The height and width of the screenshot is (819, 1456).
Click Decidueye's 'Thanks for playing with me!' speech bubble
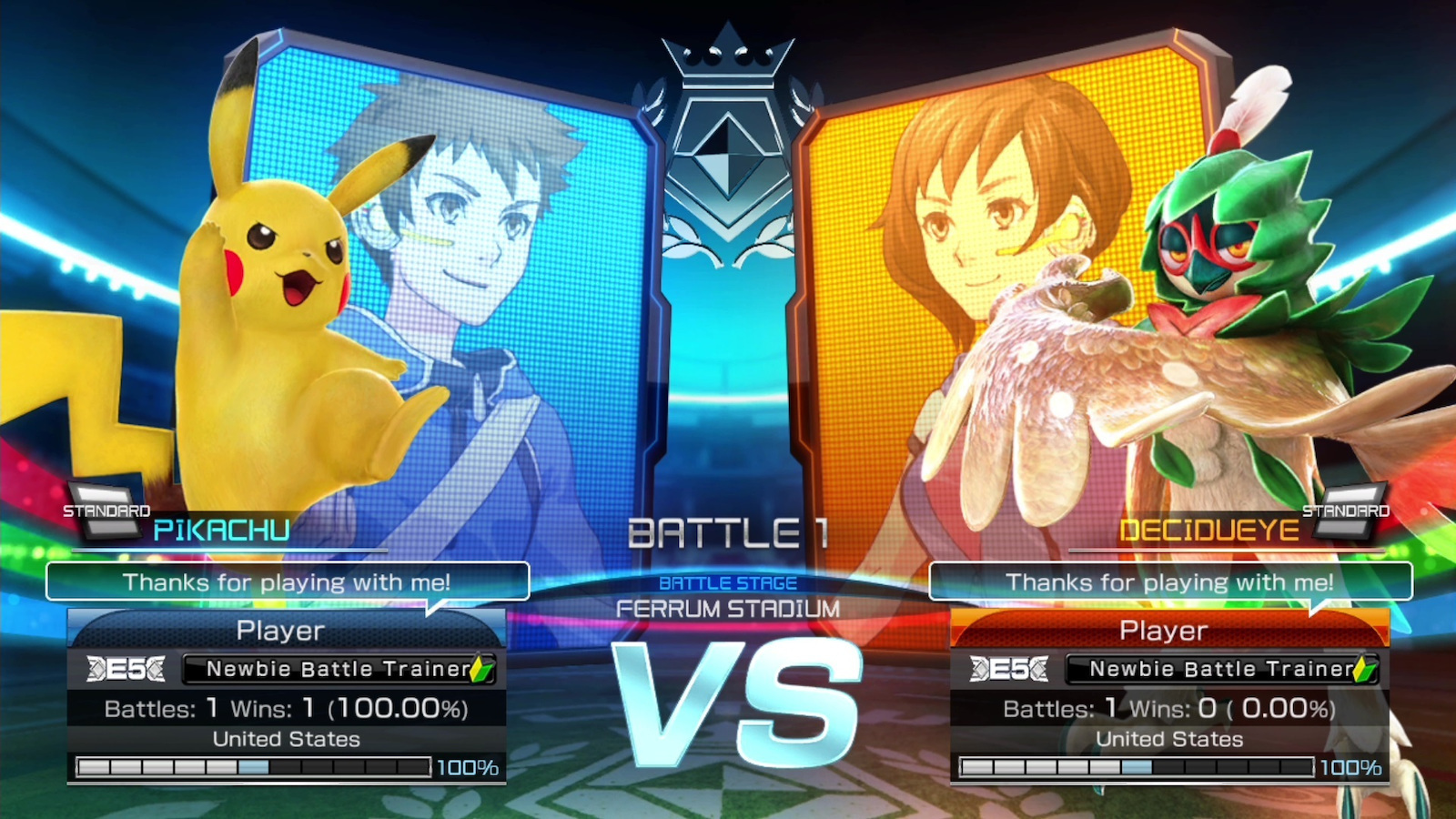[1169, 582]
